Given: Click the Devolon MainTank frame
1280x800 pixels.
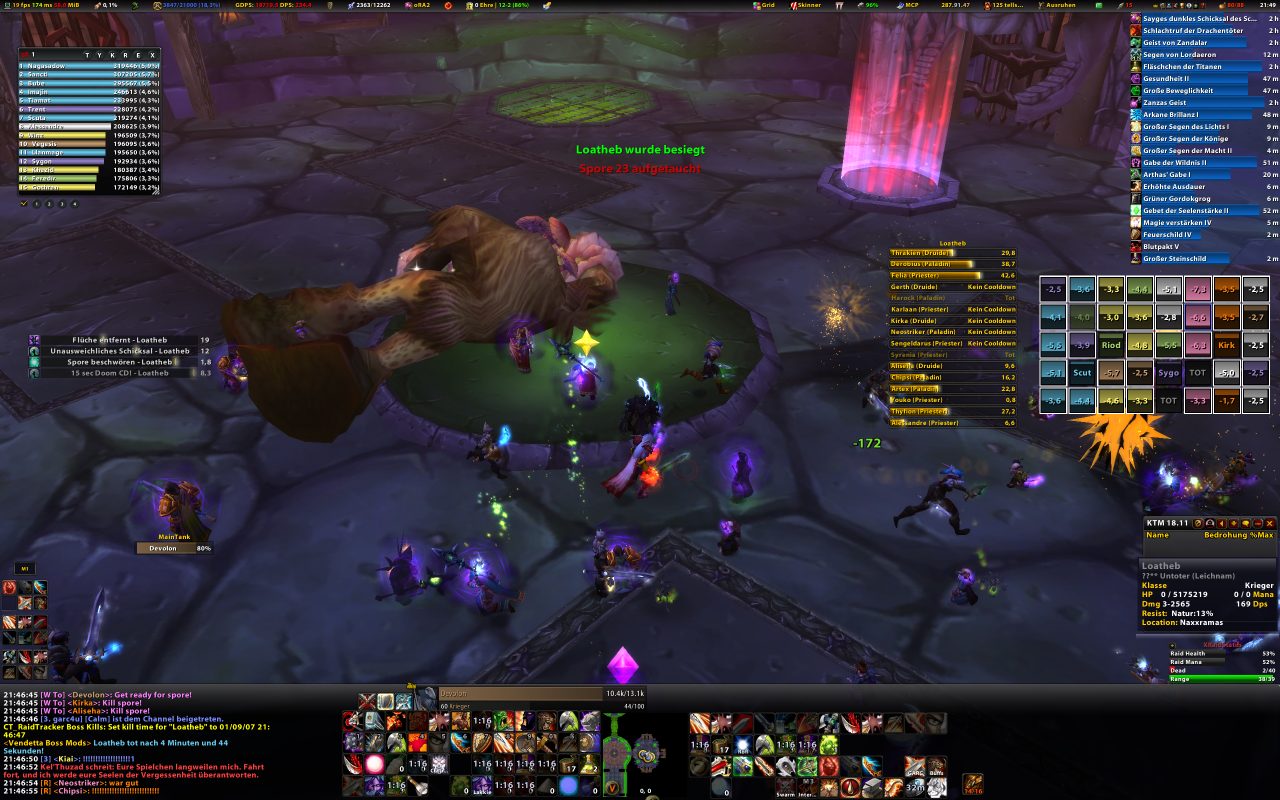Looking at the screenshot, I should coord(174,548).
